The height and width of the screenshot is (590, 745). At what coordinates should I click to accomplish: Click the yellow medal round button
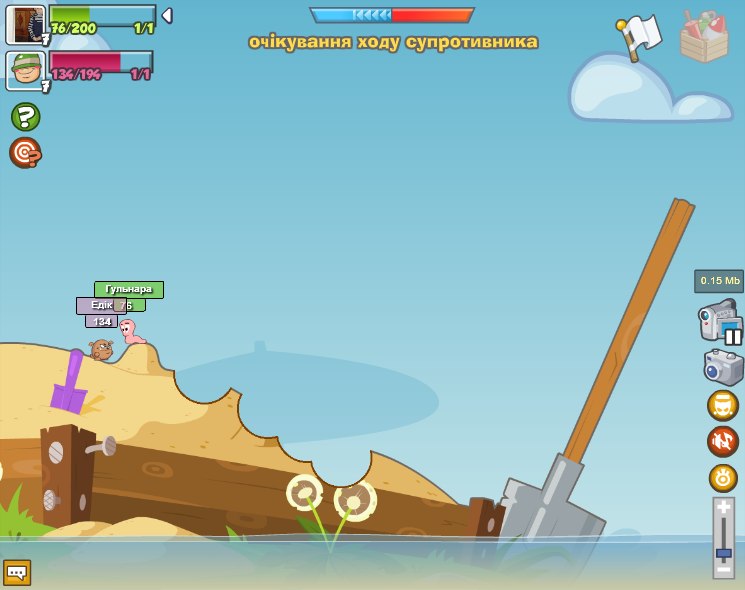723,478
